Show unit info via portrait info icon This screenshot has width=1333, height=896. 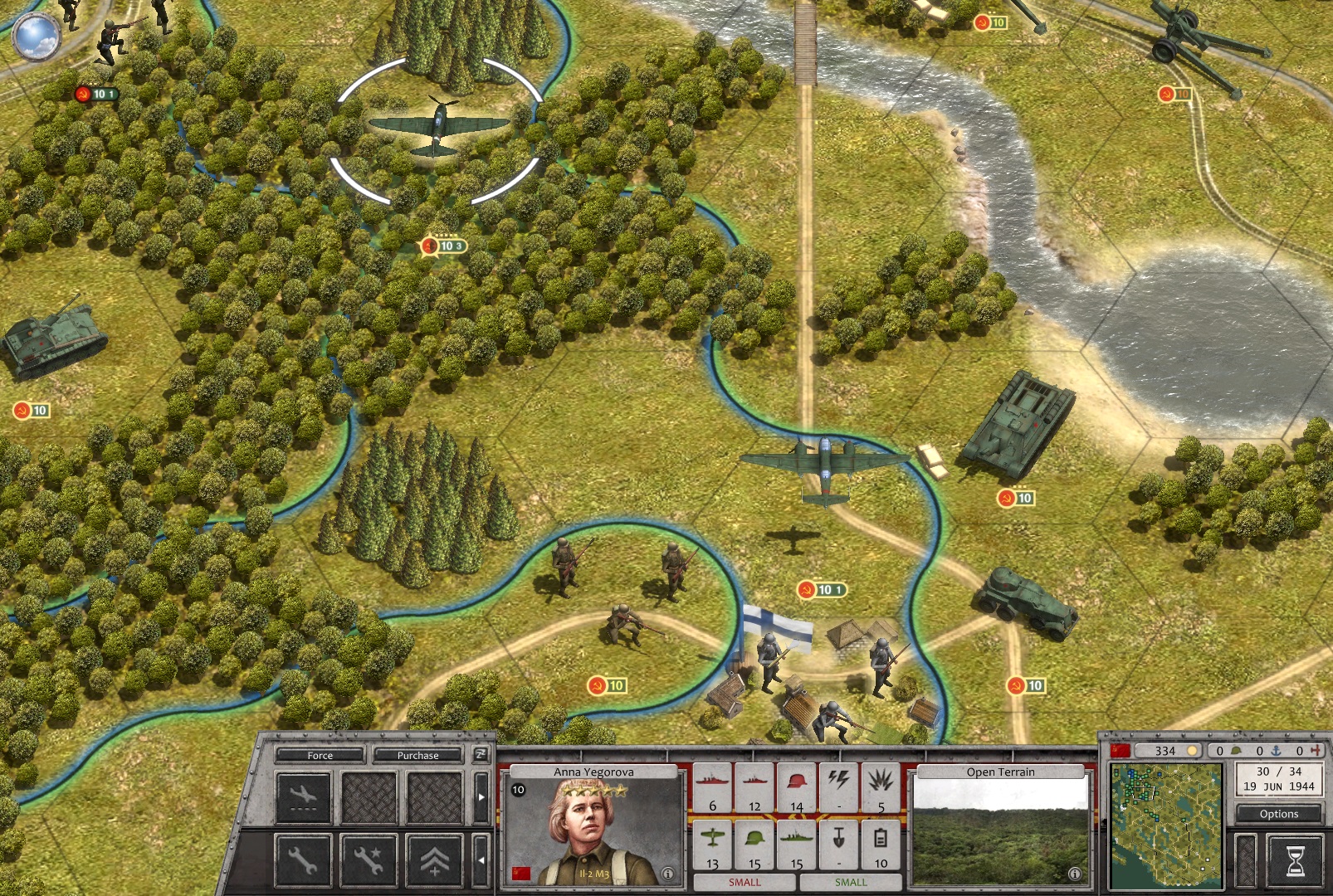click(x=667, y=874)
